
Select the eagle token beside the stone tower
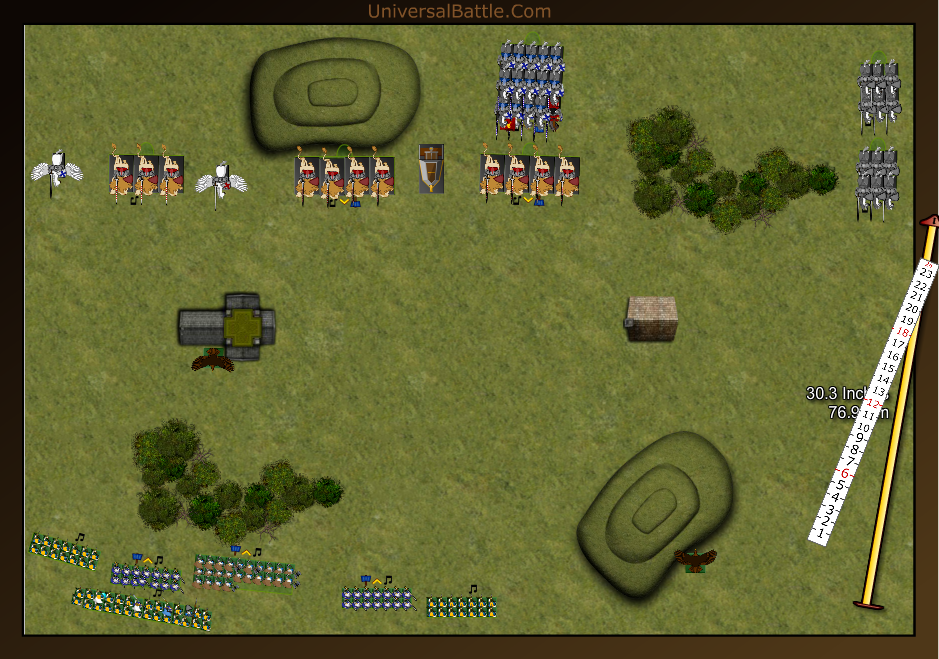click(213, 360)
